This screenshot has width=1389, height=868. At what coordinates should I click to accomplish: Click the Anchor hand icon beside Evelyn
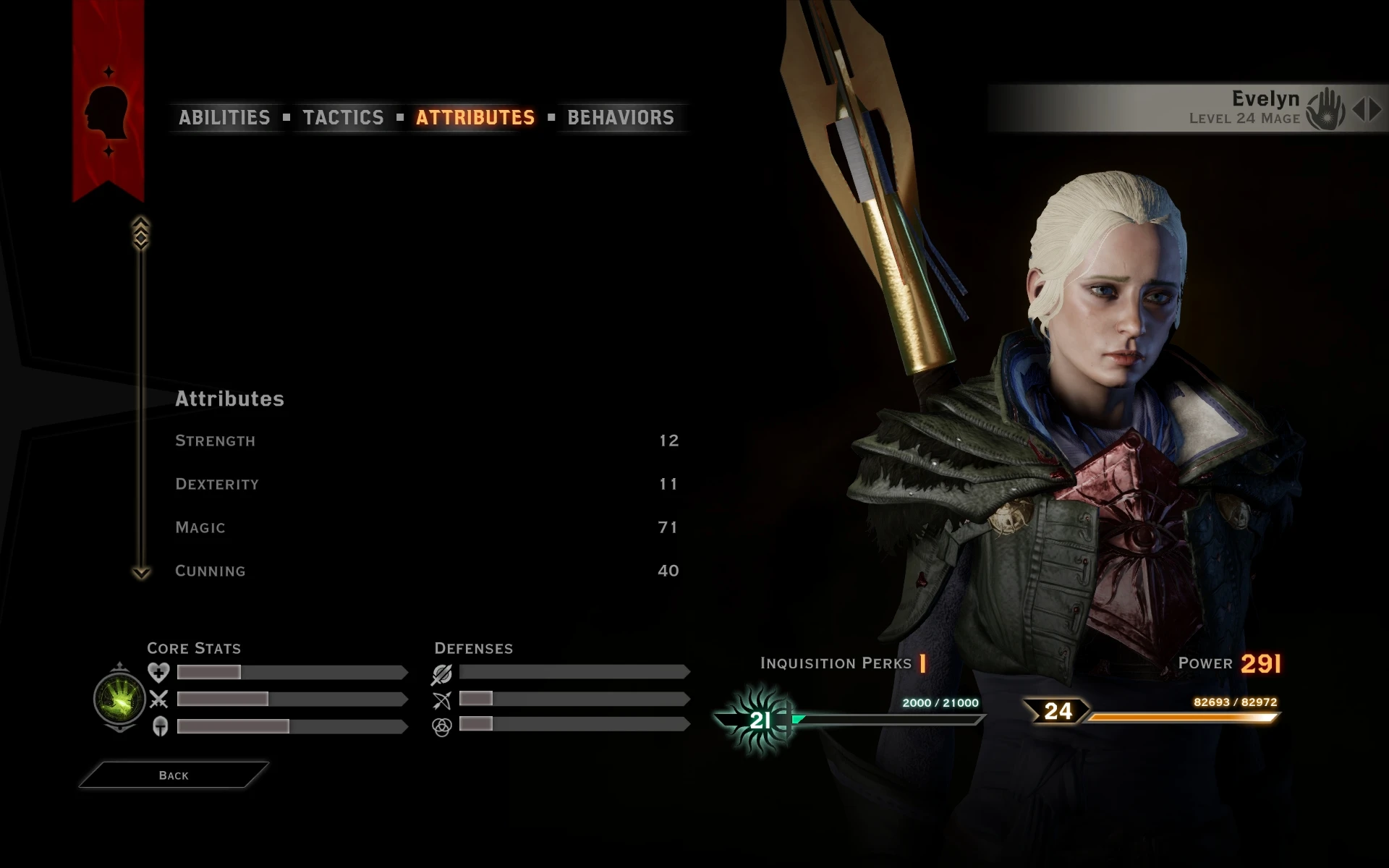[x=1325, y=107]
